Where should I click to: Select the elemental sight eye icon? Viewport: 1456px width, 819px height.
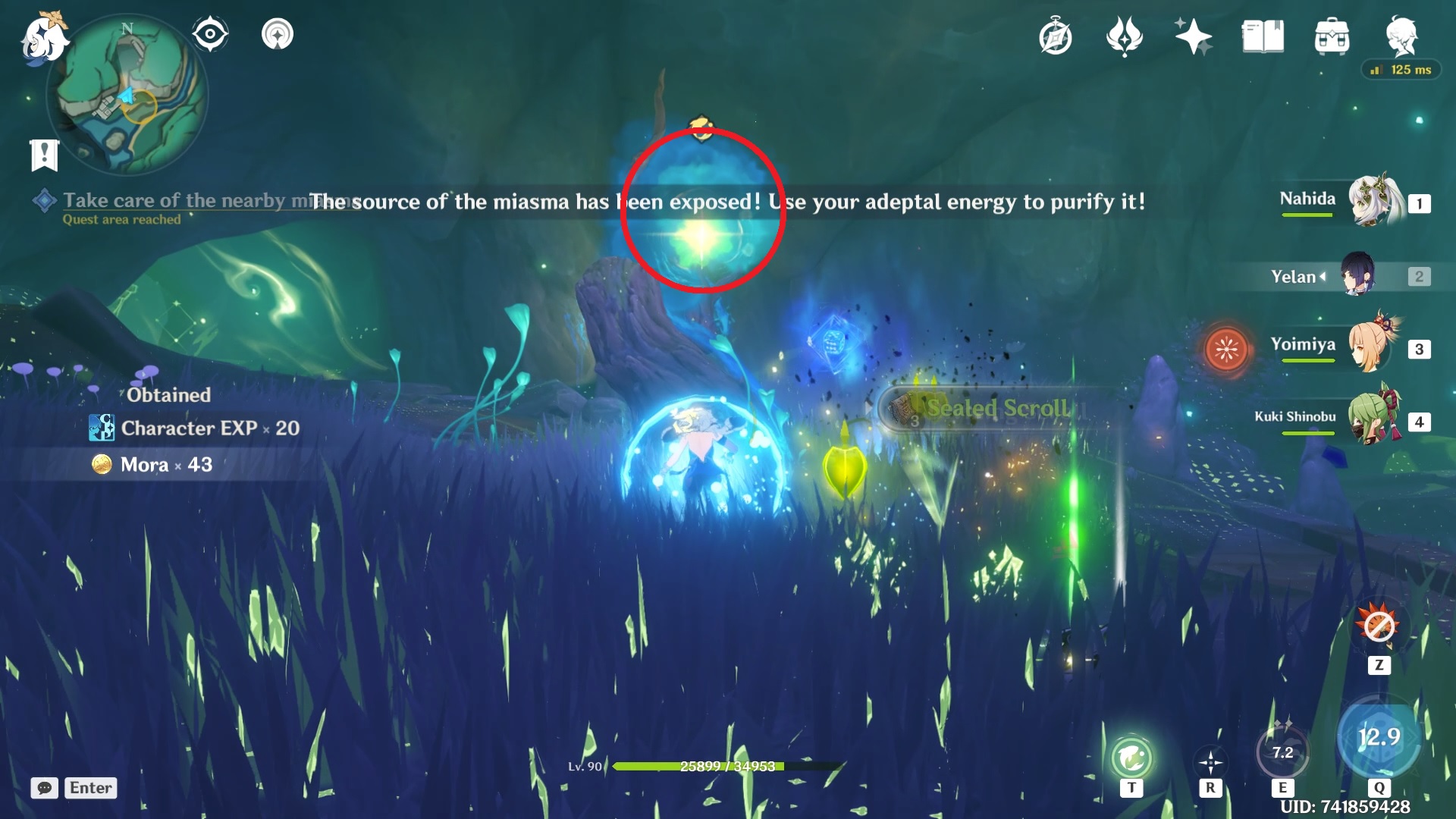tap(210, 33)
